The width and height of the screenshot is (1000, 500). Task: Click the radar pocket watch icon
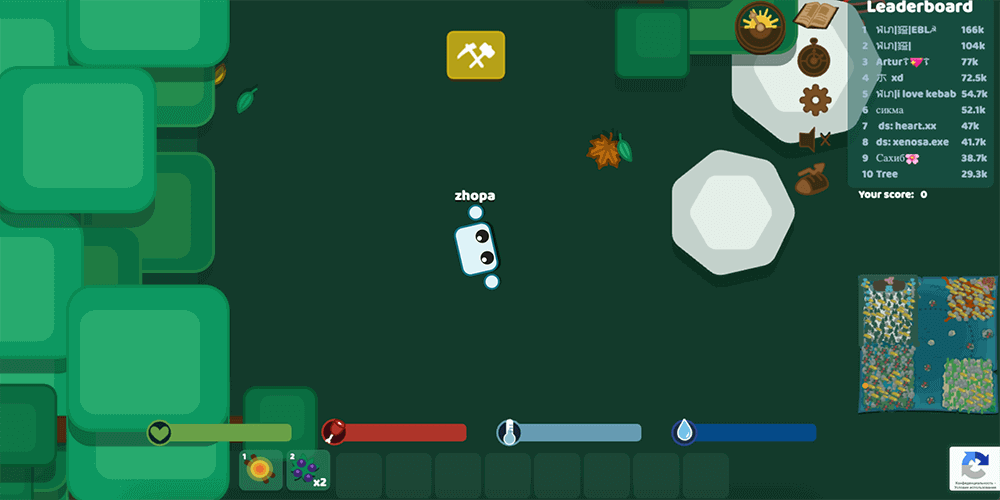(814, 58)
